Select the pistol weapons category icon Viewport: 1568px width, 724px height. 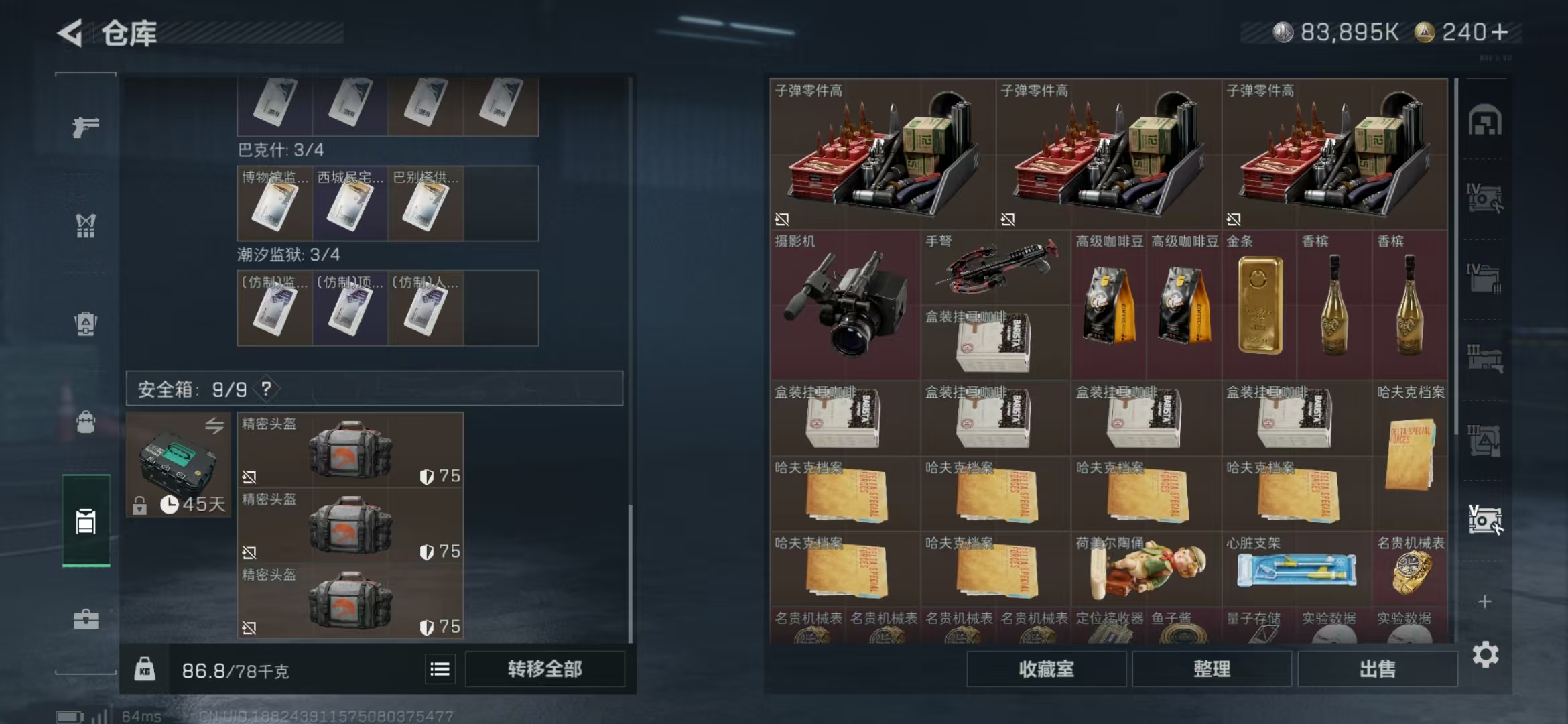(x=86, y=129)
